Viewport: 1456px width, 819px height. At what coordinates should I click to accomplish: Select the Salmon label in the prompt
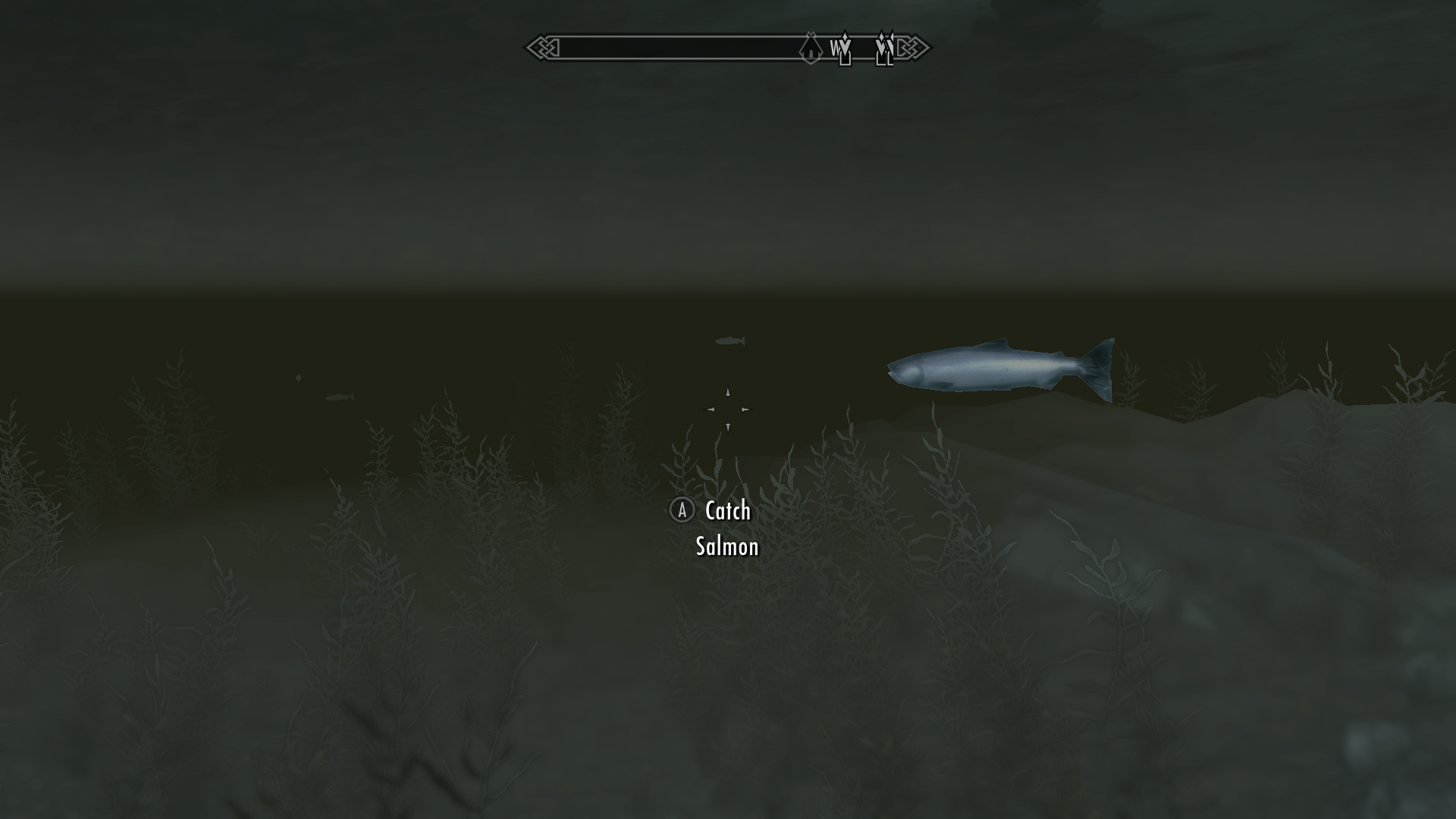point(726,545)
